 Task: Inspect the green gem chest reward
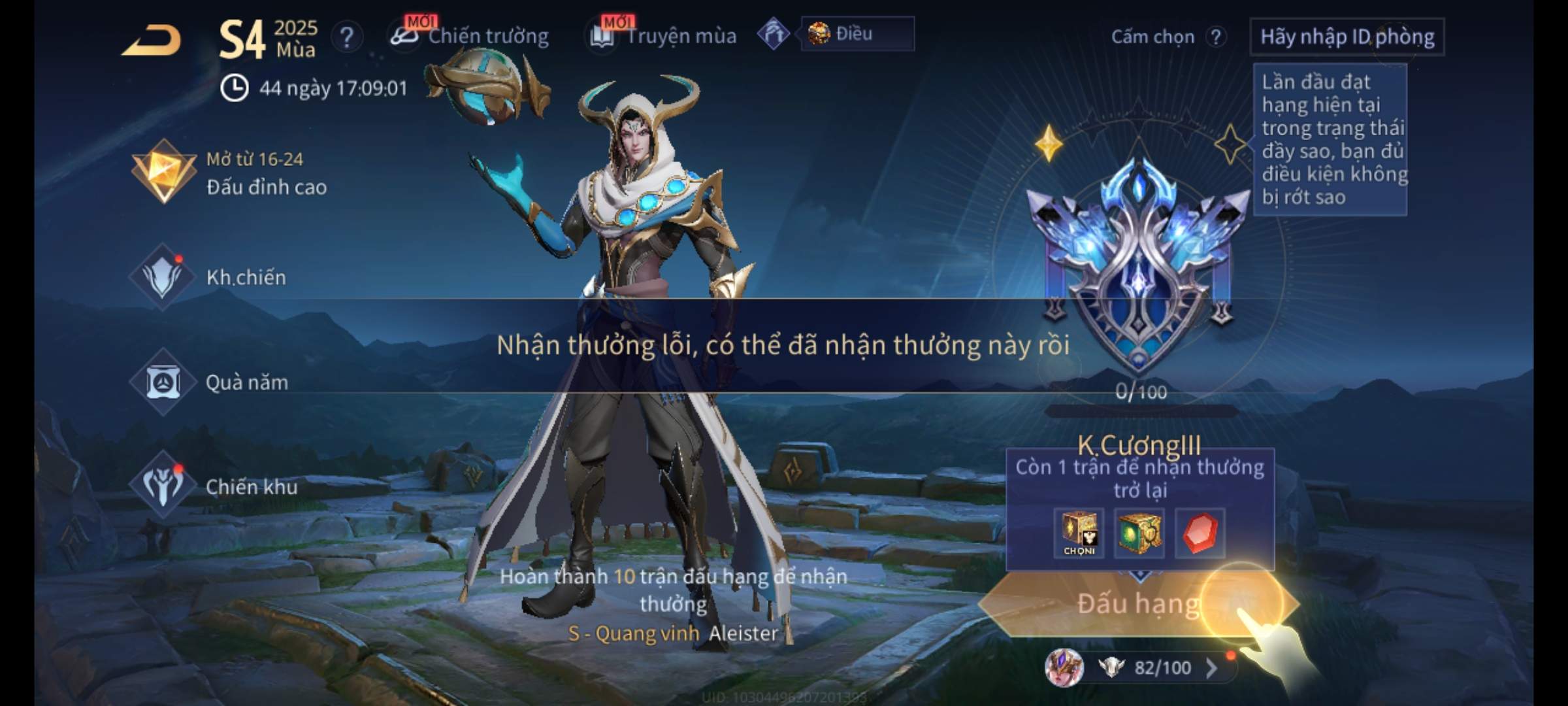1139,533
